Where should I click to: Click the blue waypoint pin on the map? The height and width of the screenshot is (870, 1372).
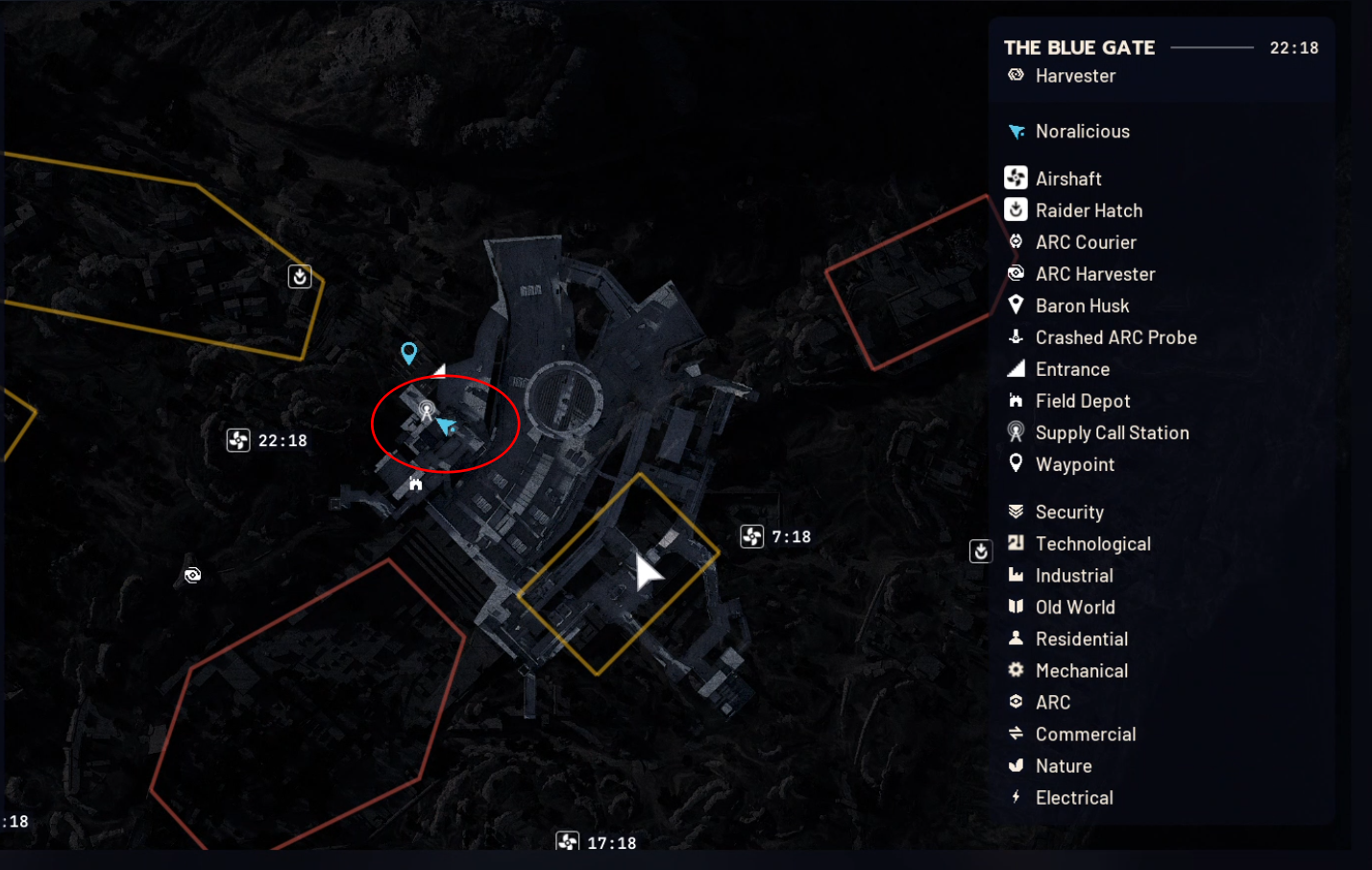(x=409, y=353)
